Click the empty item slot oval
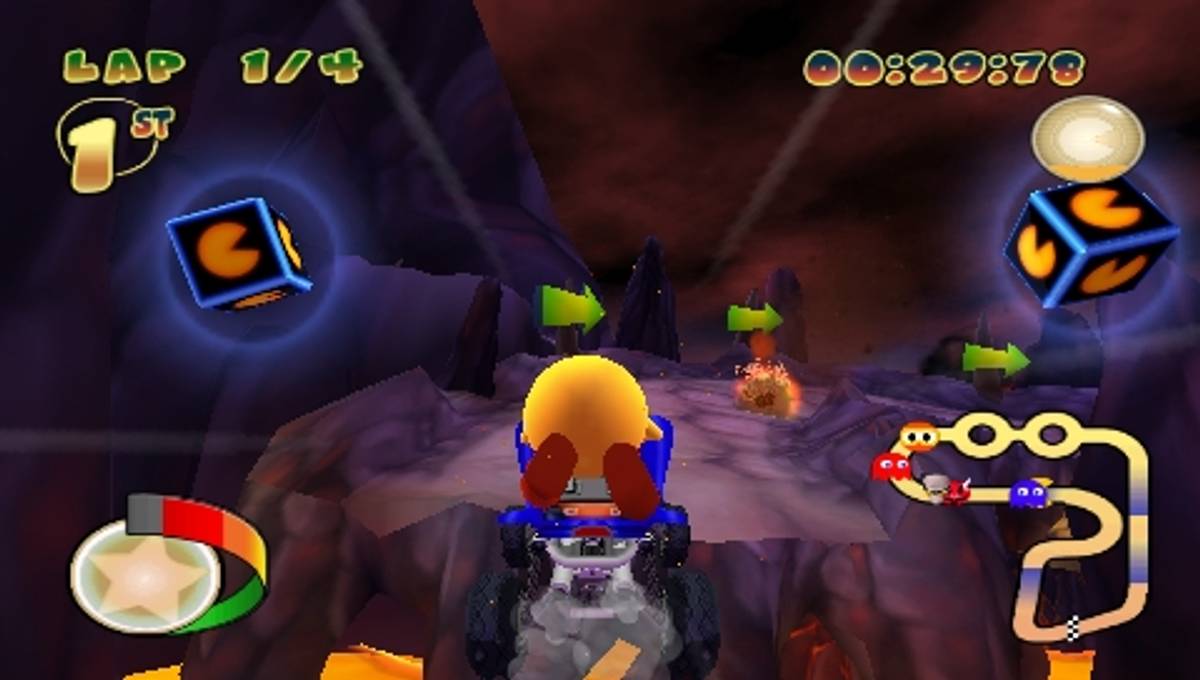 pos(1087,139)
